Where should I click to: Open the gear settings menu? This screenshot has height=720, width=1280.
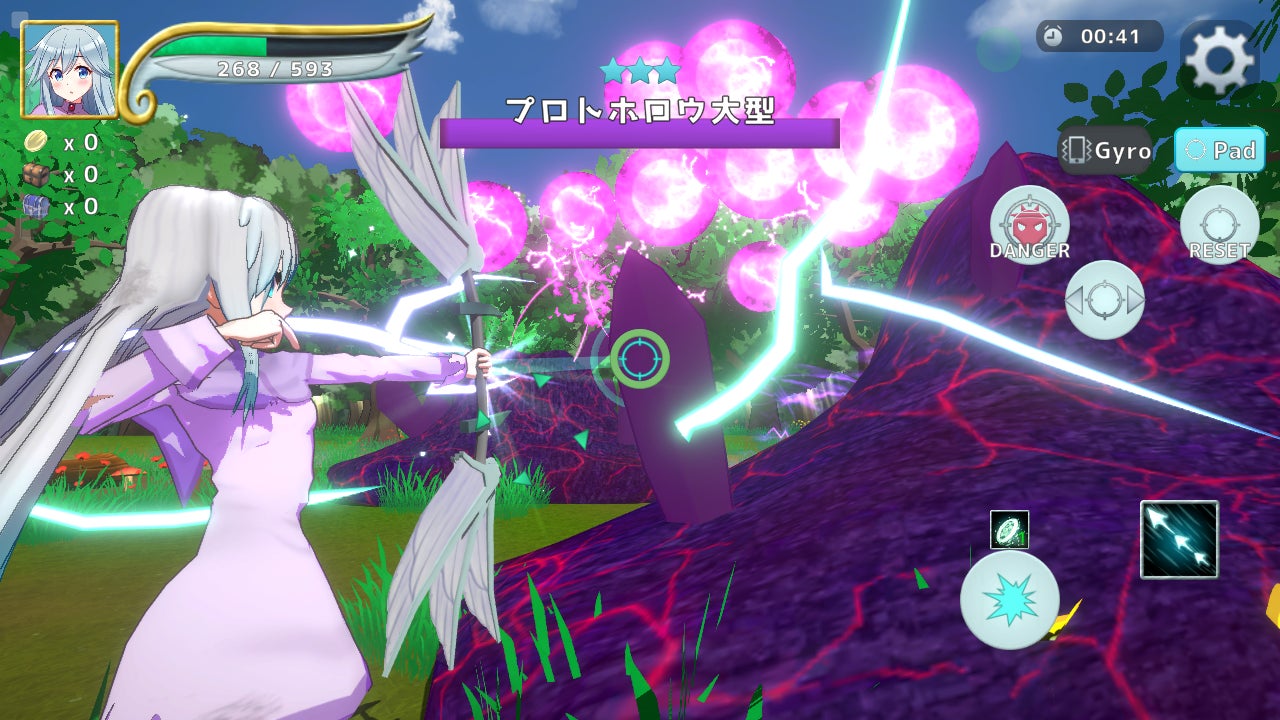click(x=1218, y=61)
